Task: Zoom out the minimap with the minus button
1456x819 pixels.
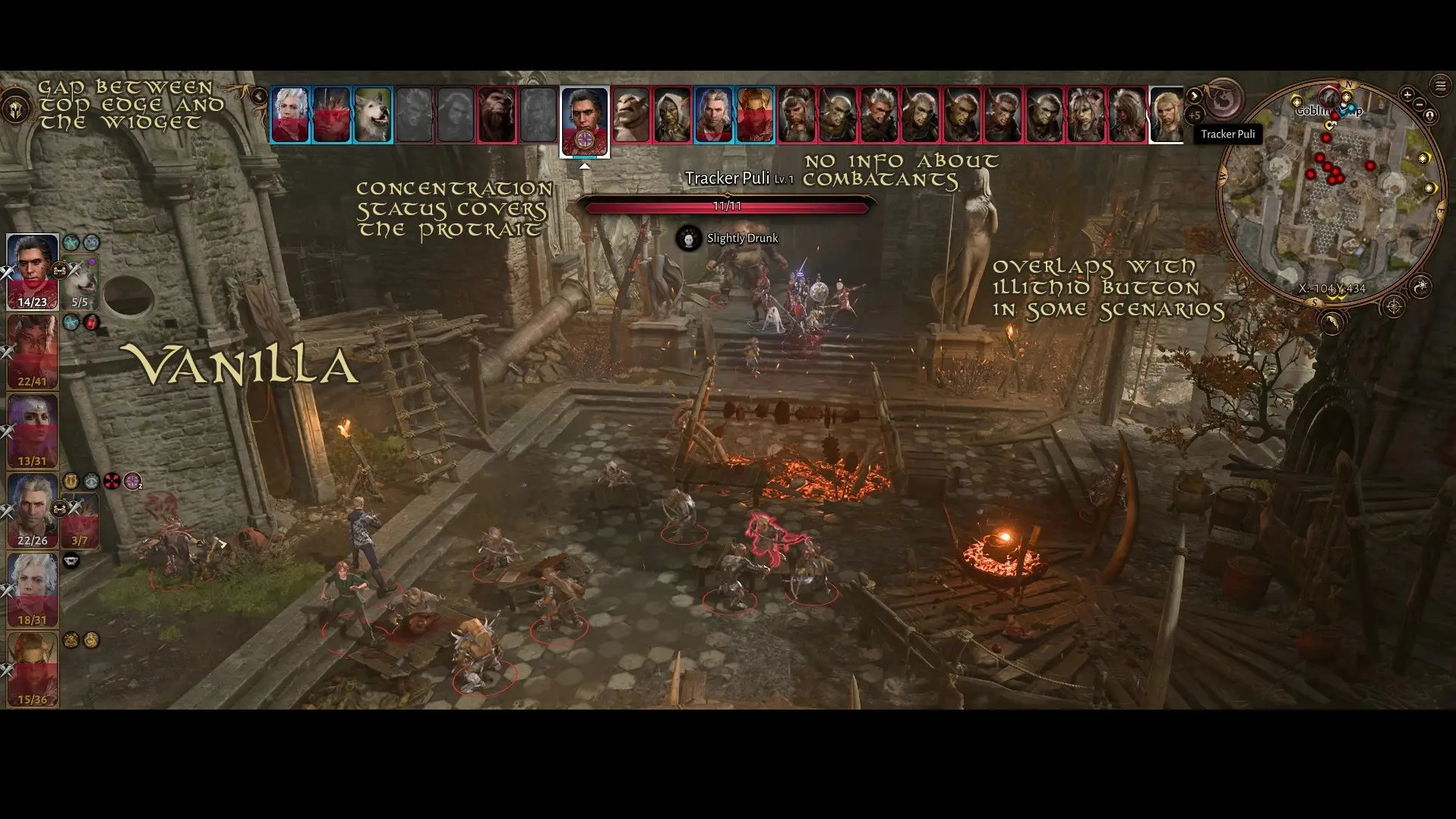Action: click(1419, 105)
